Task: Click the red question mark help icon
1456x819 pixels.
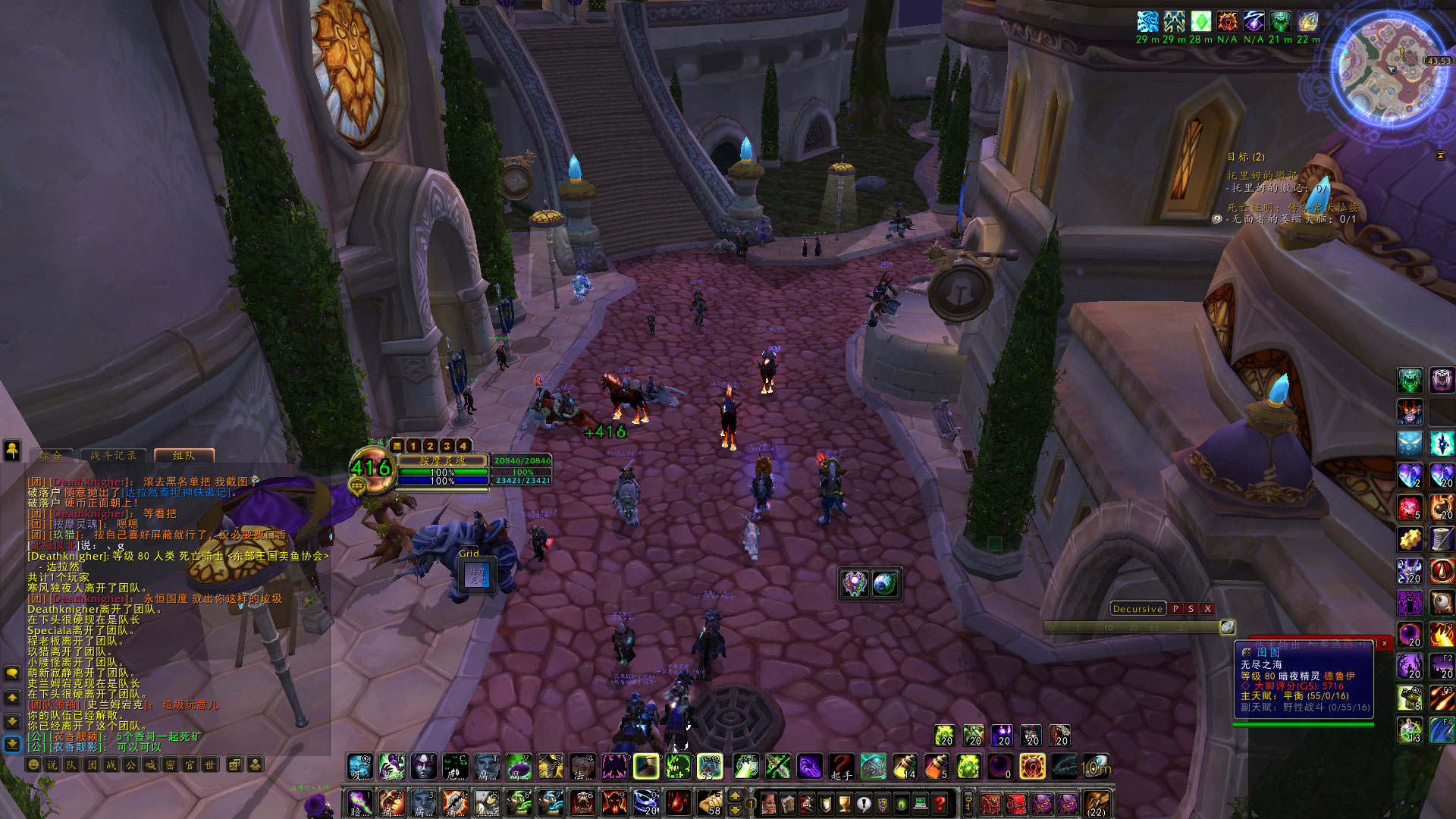Action: [x=939, y=804]
